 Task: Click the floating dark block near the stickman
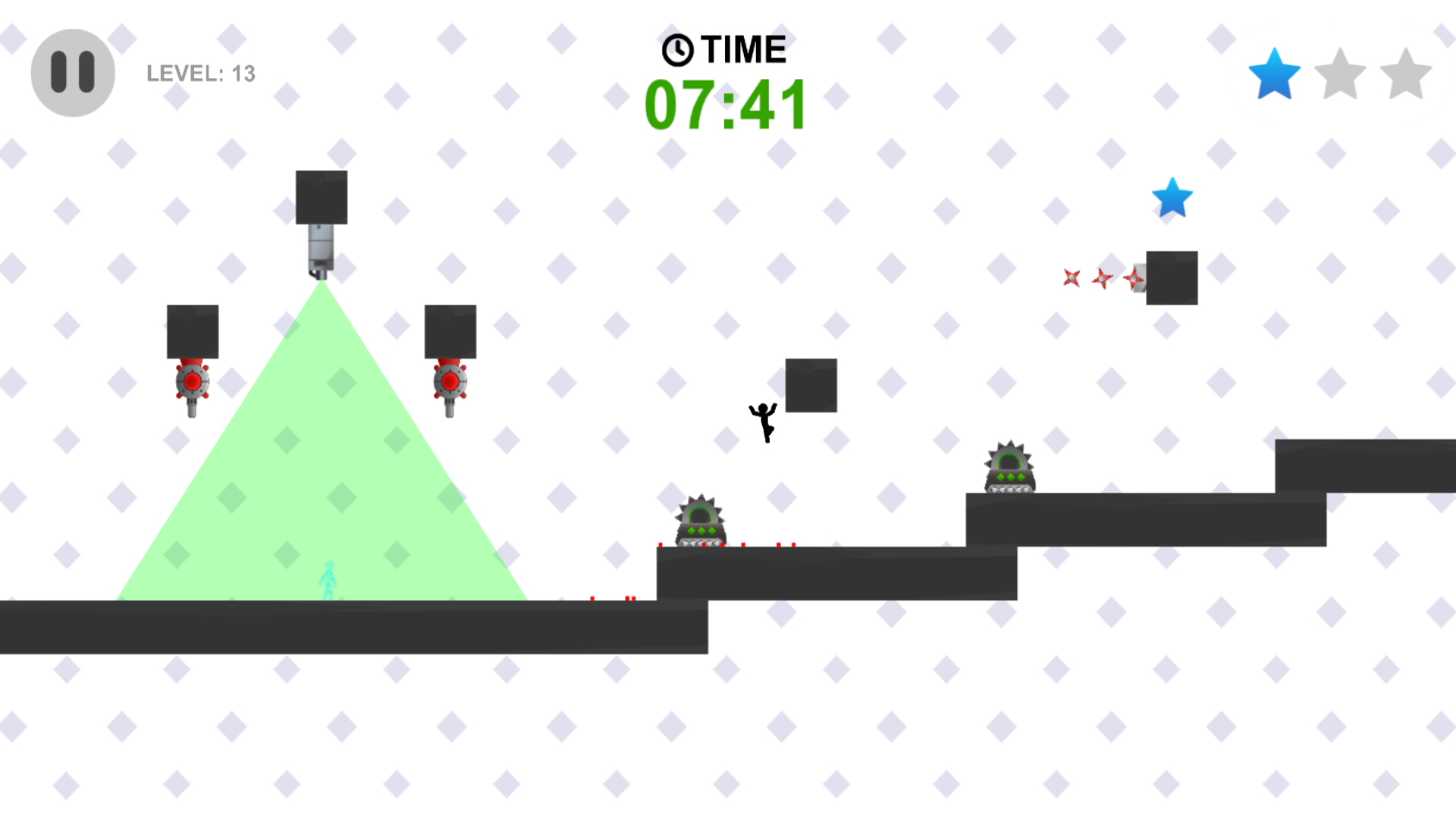pyautogui.click(x=811, y=384)
